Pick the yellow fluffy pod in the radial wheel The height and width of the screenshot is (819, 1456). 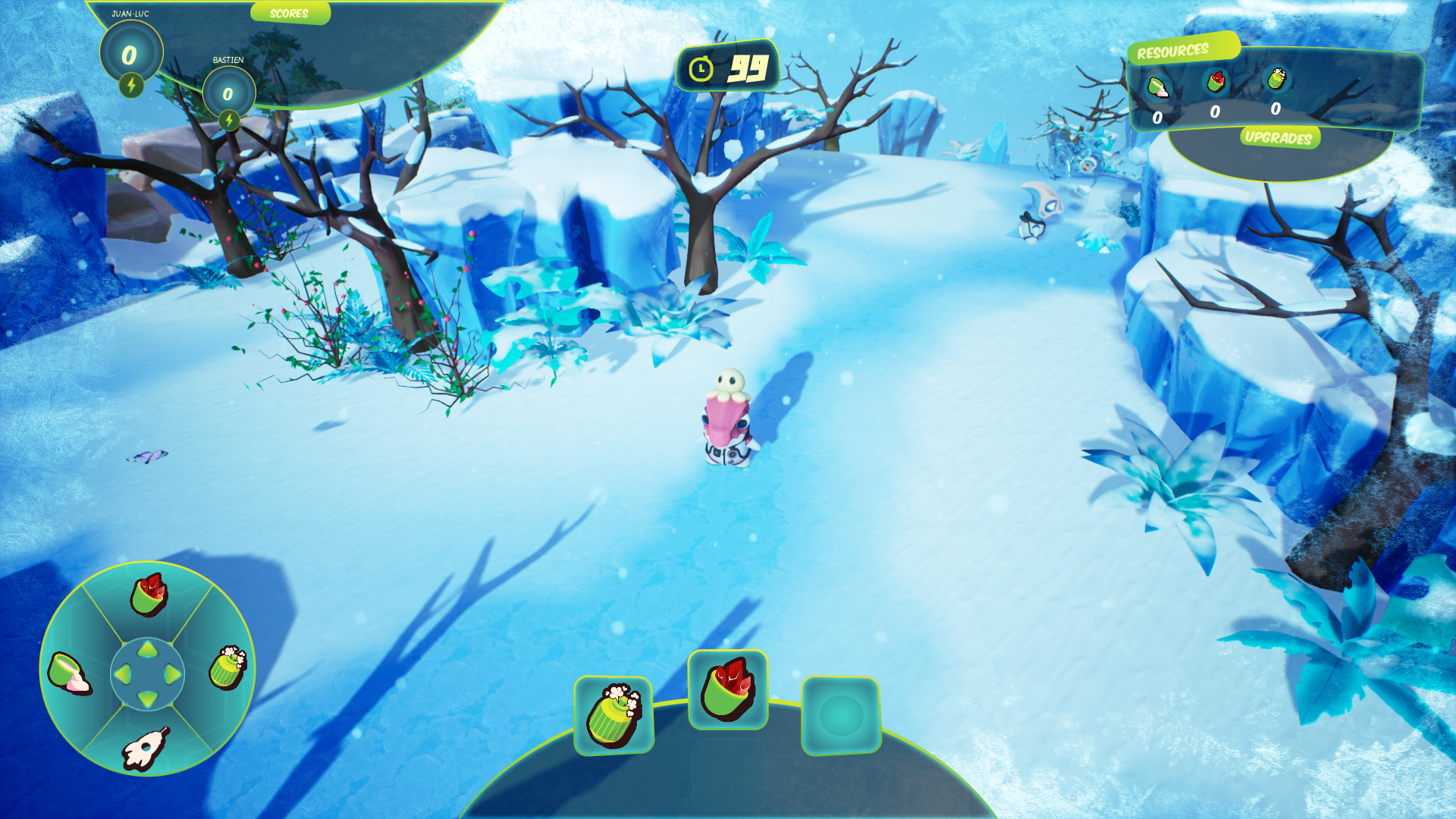(227, 667)
